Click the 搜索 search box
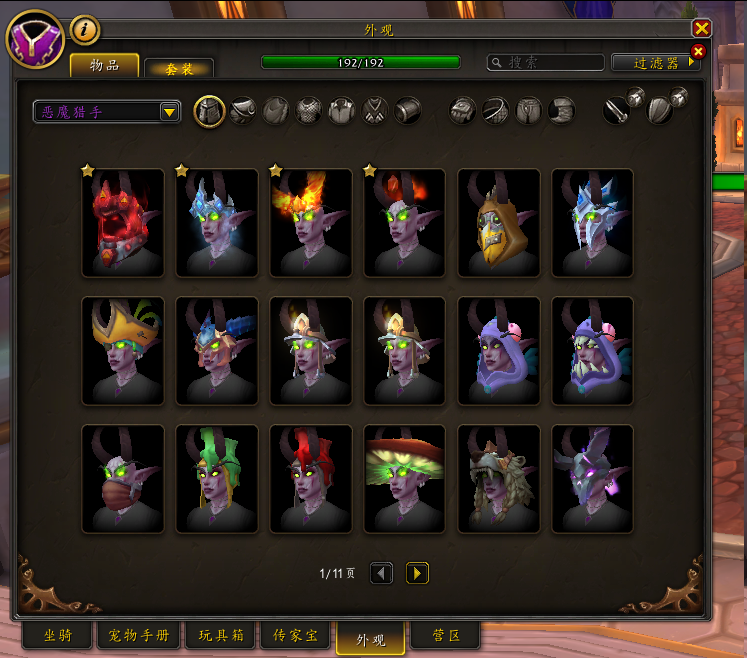 point(545,62)
